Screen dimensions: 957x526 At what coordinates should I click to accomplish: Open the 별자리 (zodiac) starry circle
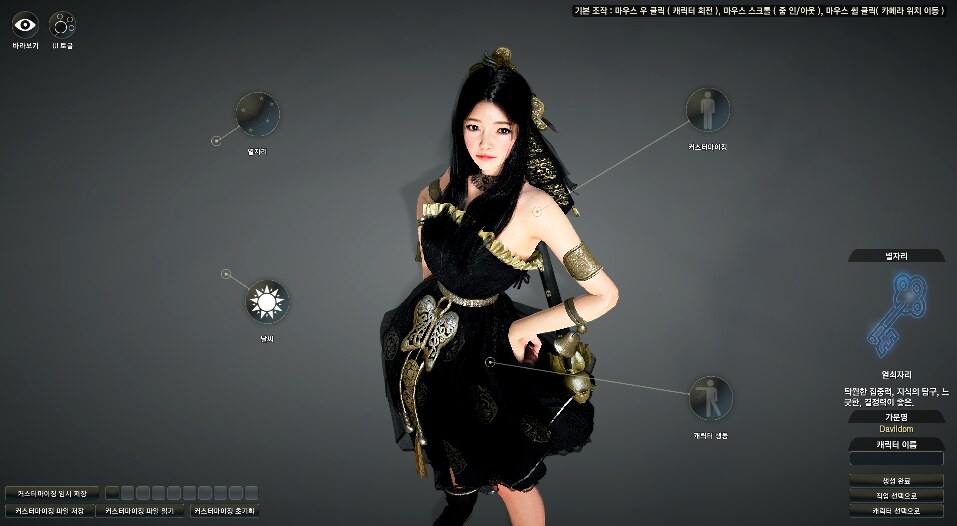click(x=257, y=114)
